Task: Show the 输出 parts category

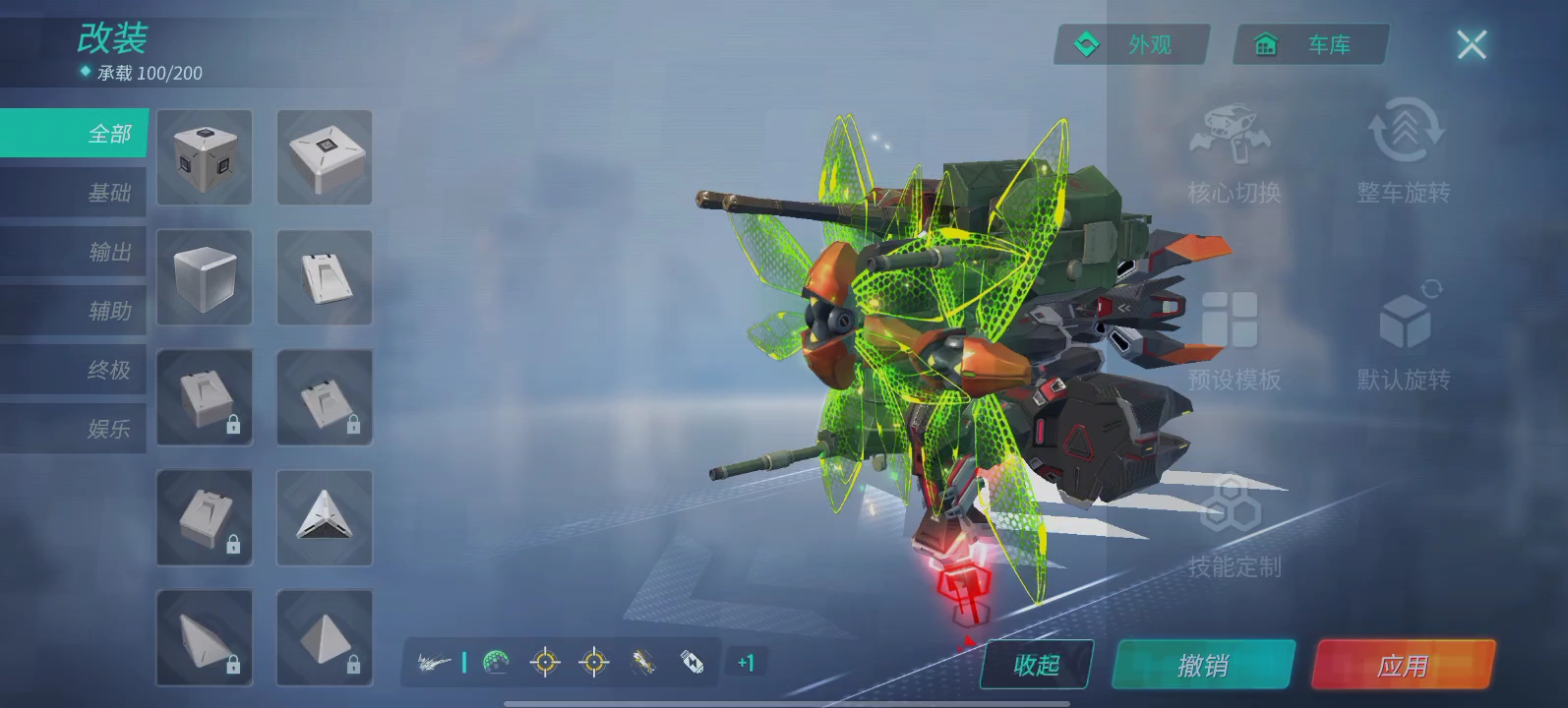Action: 75,252
